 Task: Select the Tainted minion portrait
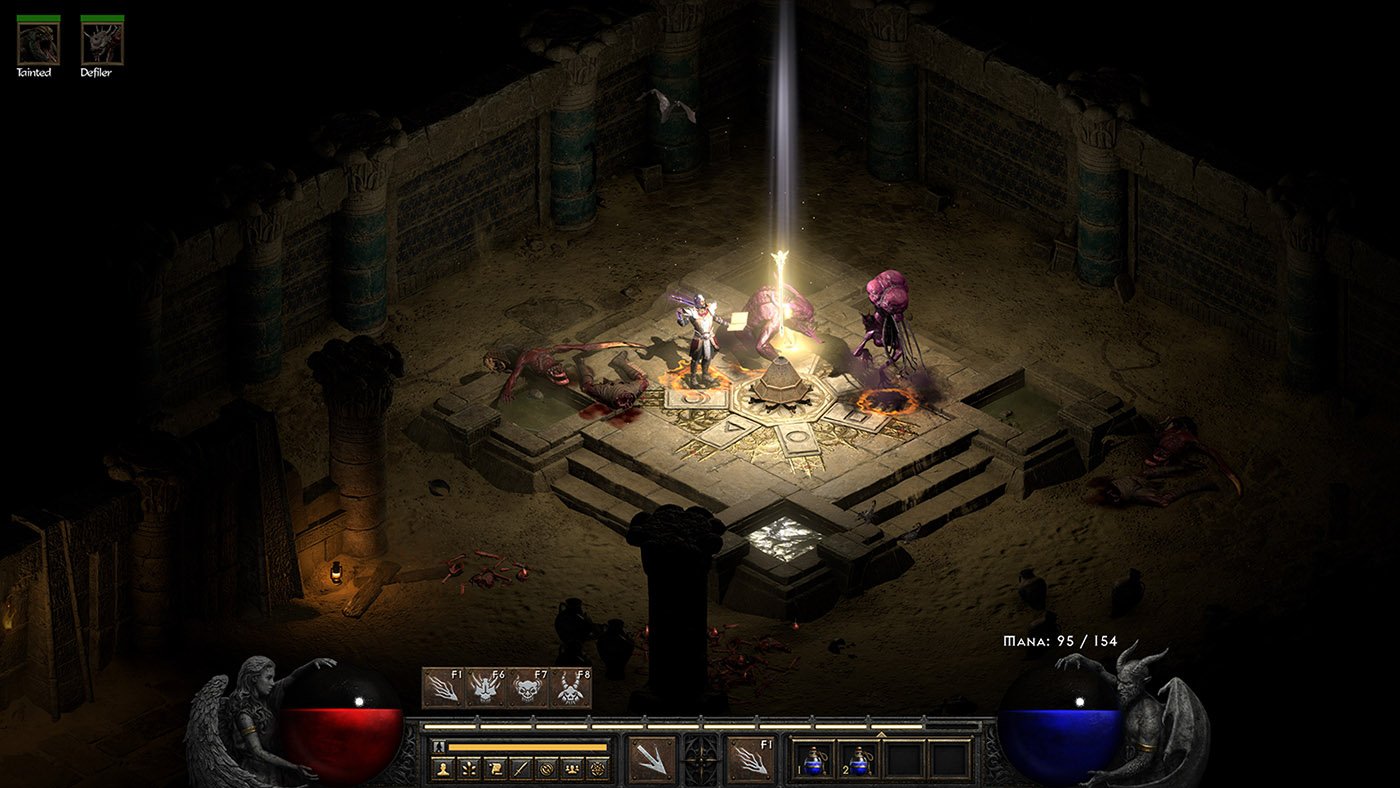(x=38, y=41)
